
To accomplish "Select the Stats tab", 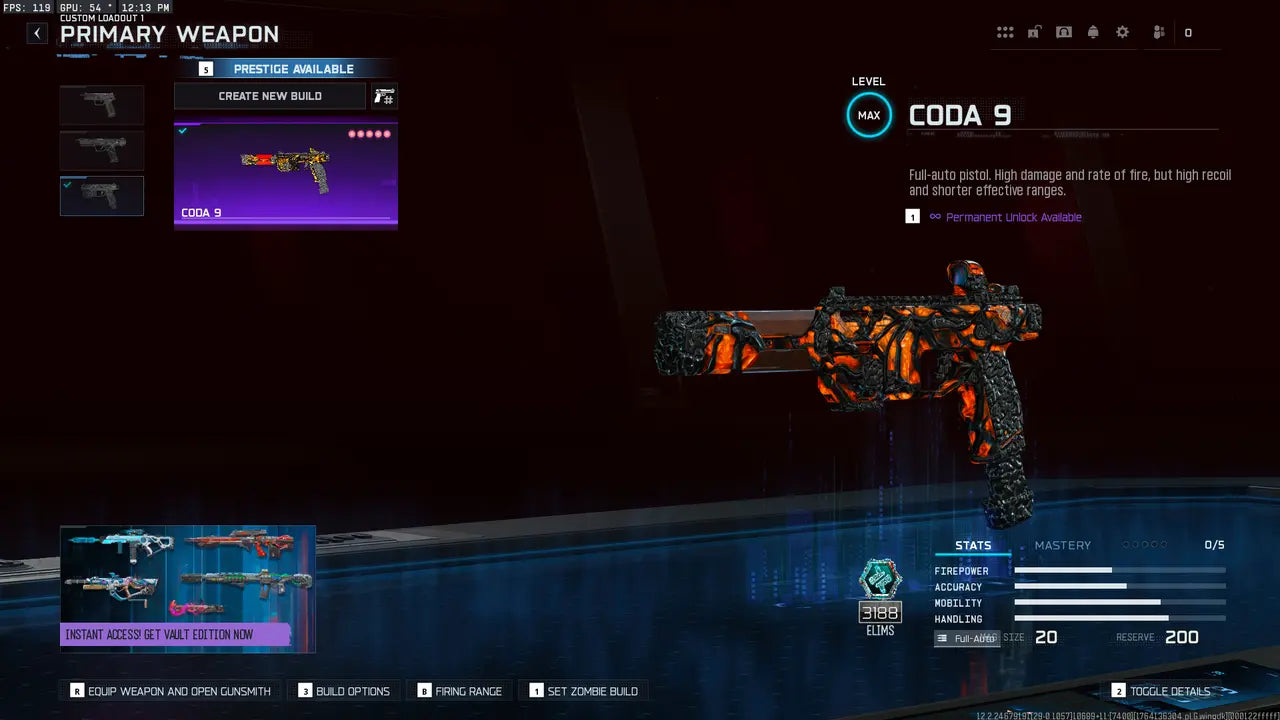I will pos(973,545).
